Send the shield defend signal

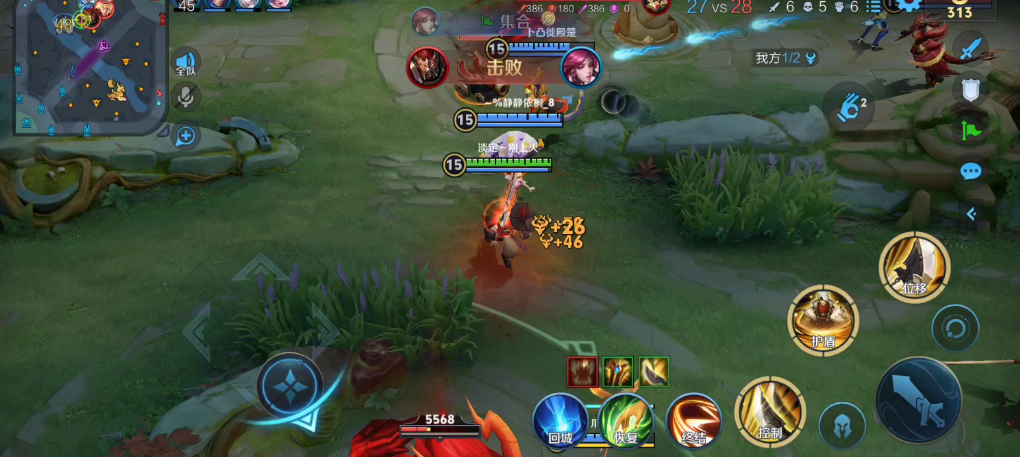pos(970,89)
